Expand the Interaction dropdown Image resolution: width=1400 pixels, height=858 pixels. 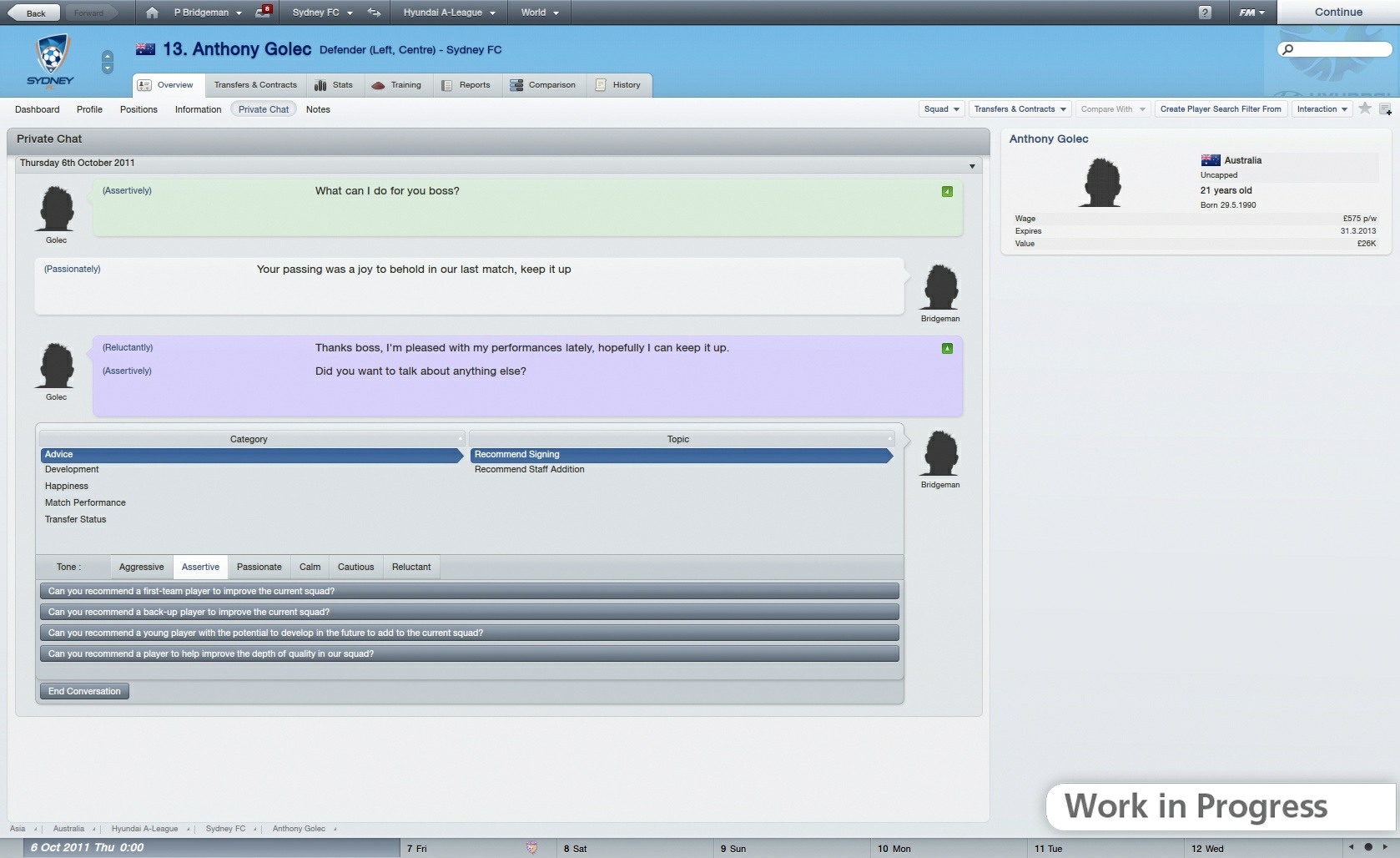[x=1322, y=109]
